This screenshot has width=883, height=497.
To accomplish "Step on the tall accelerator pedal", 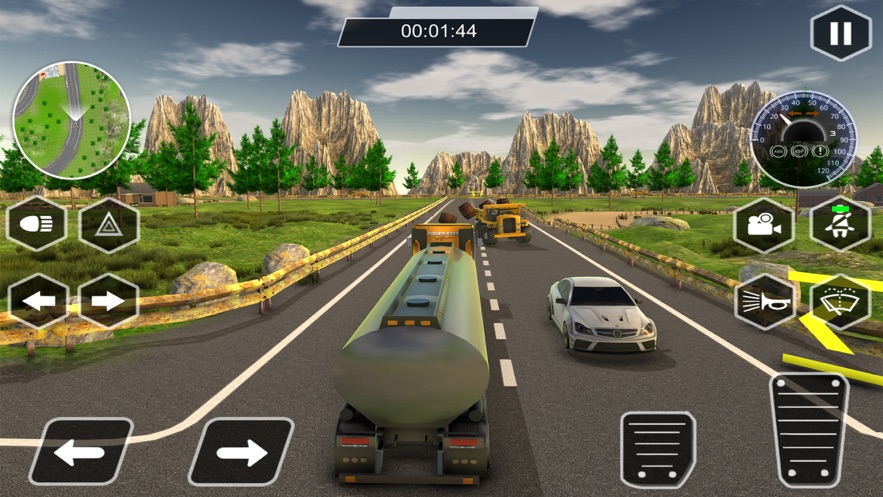I will (808, 430).
